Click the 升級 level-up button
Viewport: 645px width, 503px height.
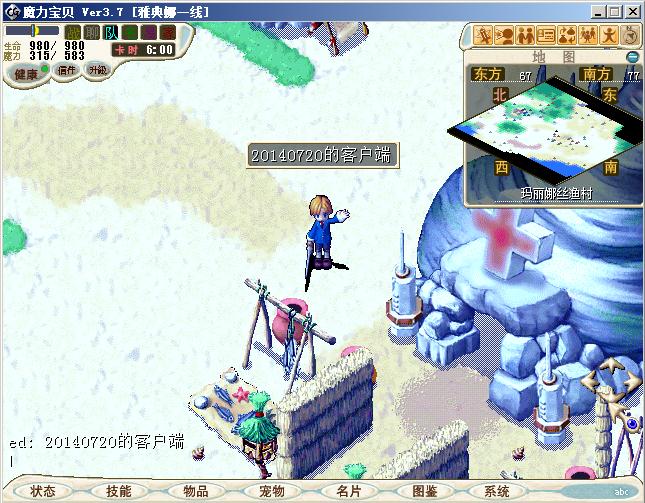[97, 70]
